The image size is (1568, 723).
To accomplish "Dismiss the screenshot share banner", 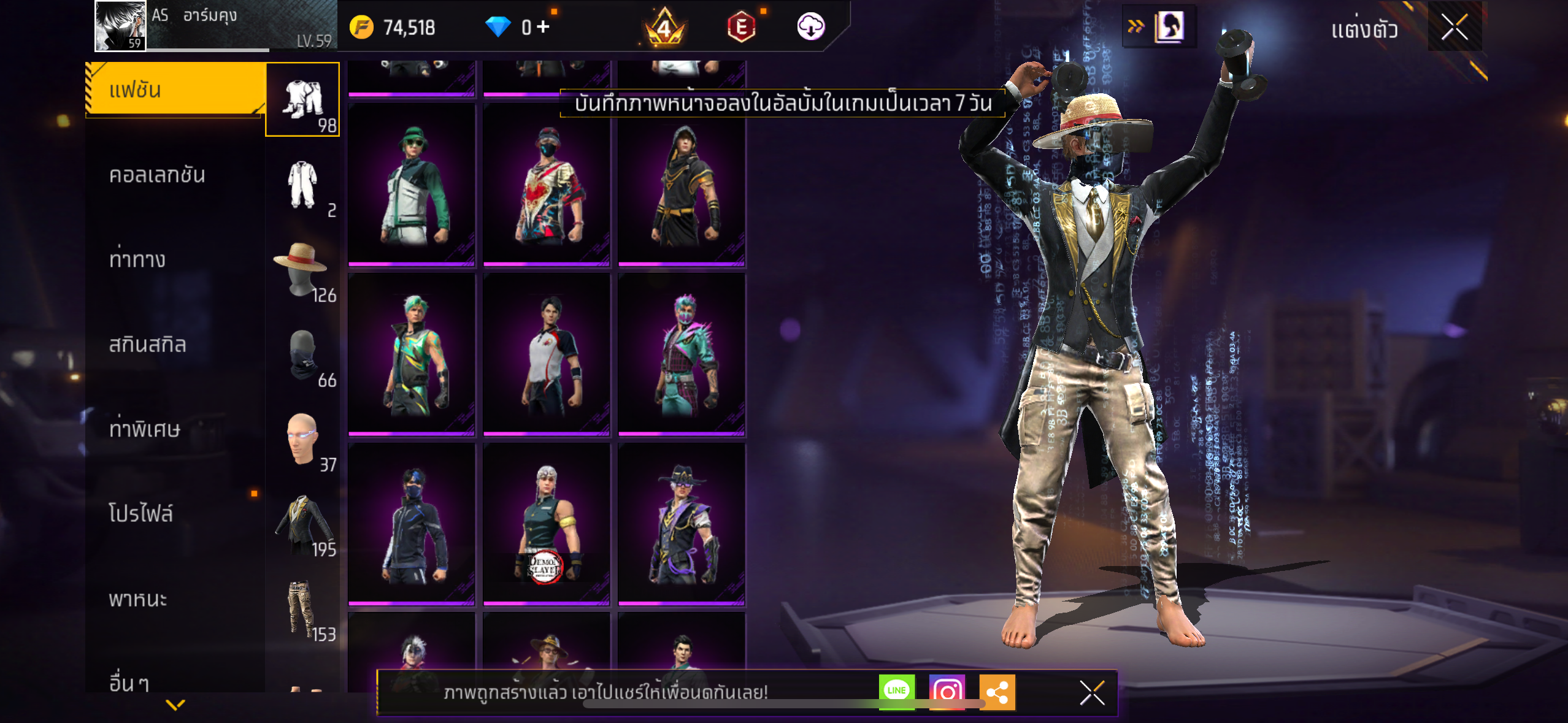I will pyautogui.click(x=1092, y=693).
